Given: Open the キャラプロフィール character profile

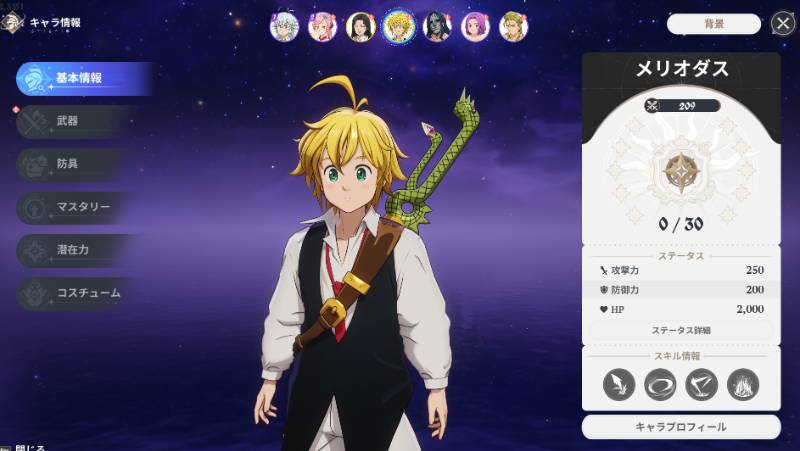Looking at the screenshot, I should [x=681, y=427].
